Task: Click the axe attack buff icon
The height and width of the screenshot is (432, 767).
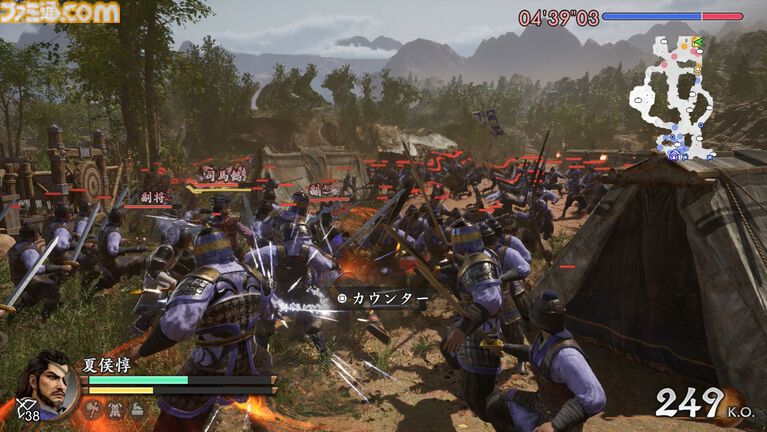Action: (x=95, y=408)
